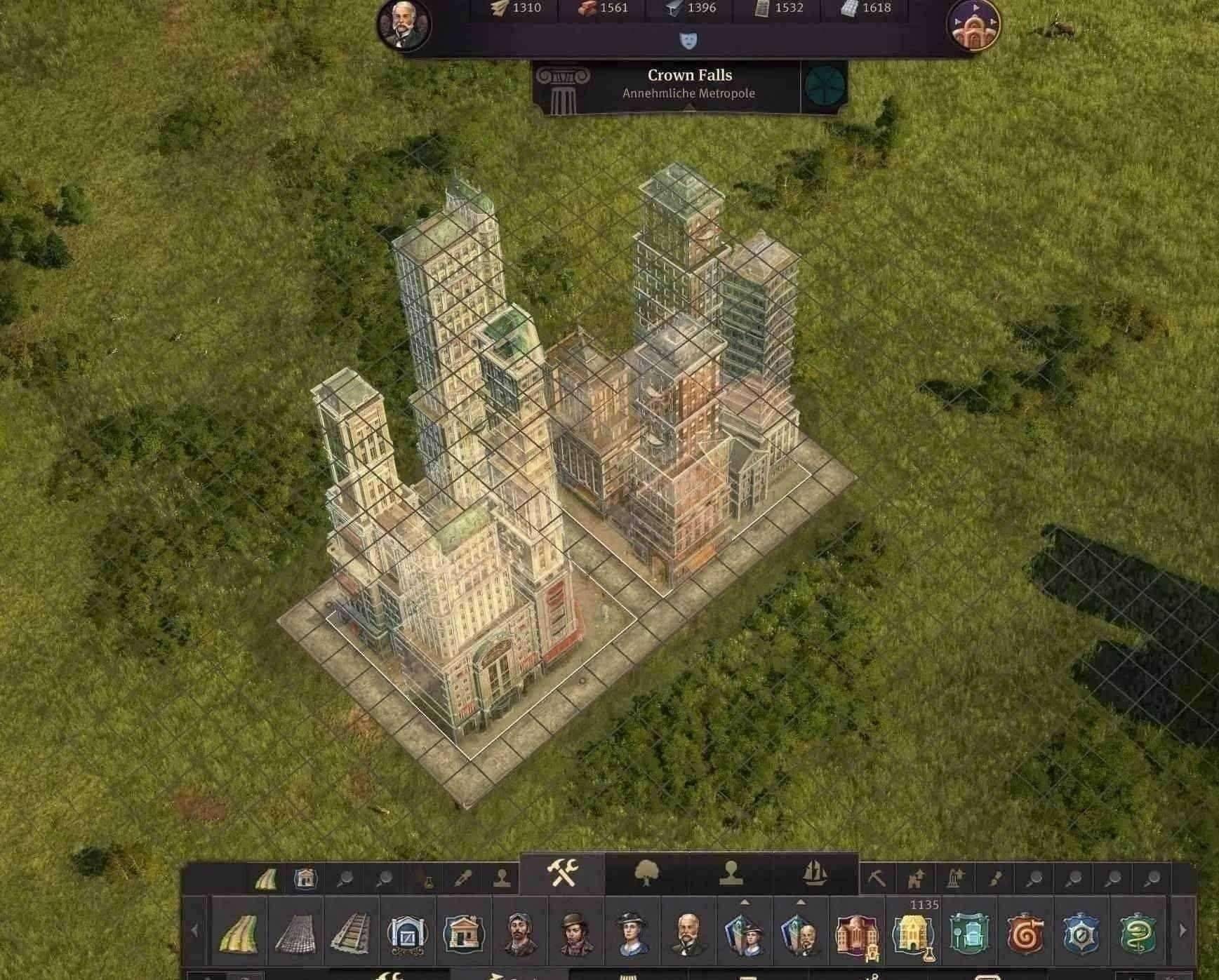1219x980 pixels.
Task: Pick the railway track build tool
Action: pos(351,933)
